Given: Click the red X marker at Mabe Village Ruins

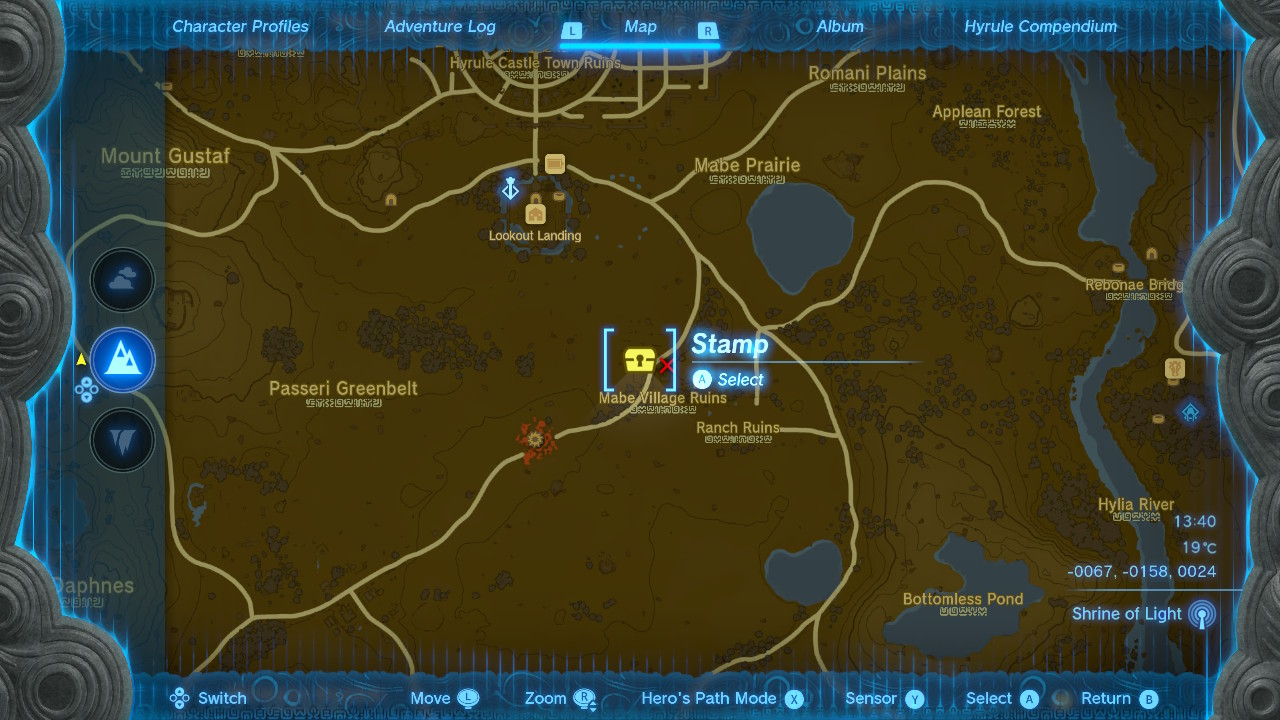Looking at the screenshot, I should click(x=666, y=366).
